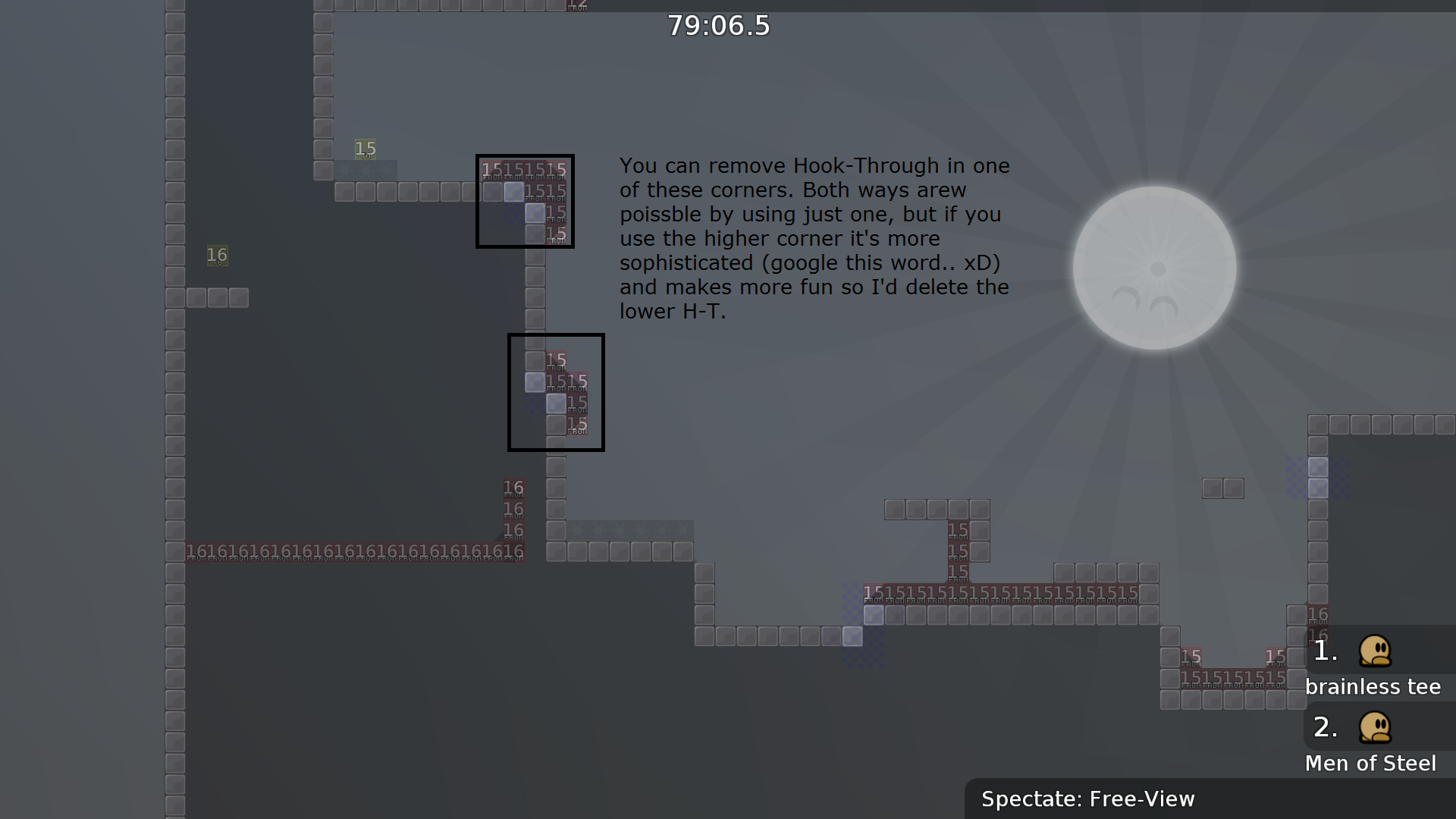Click the race timer showing 79:06.5
The image size is (1456, 819).
tap(718, 25)
